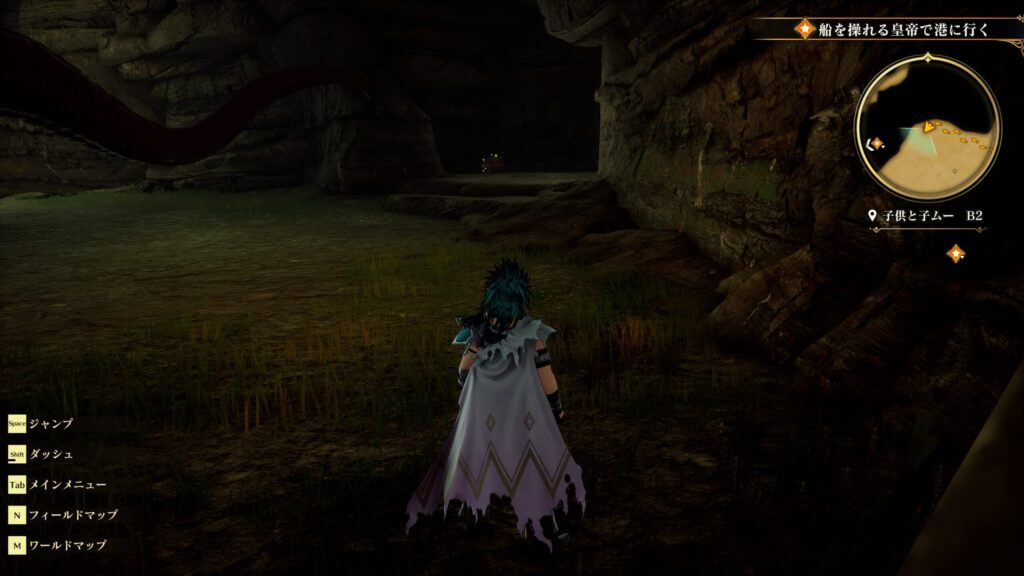Click the orange player arrow on the minimap
Image resolution: width=1024 pixels, height=576 pixels.
[x=929, y=127]
